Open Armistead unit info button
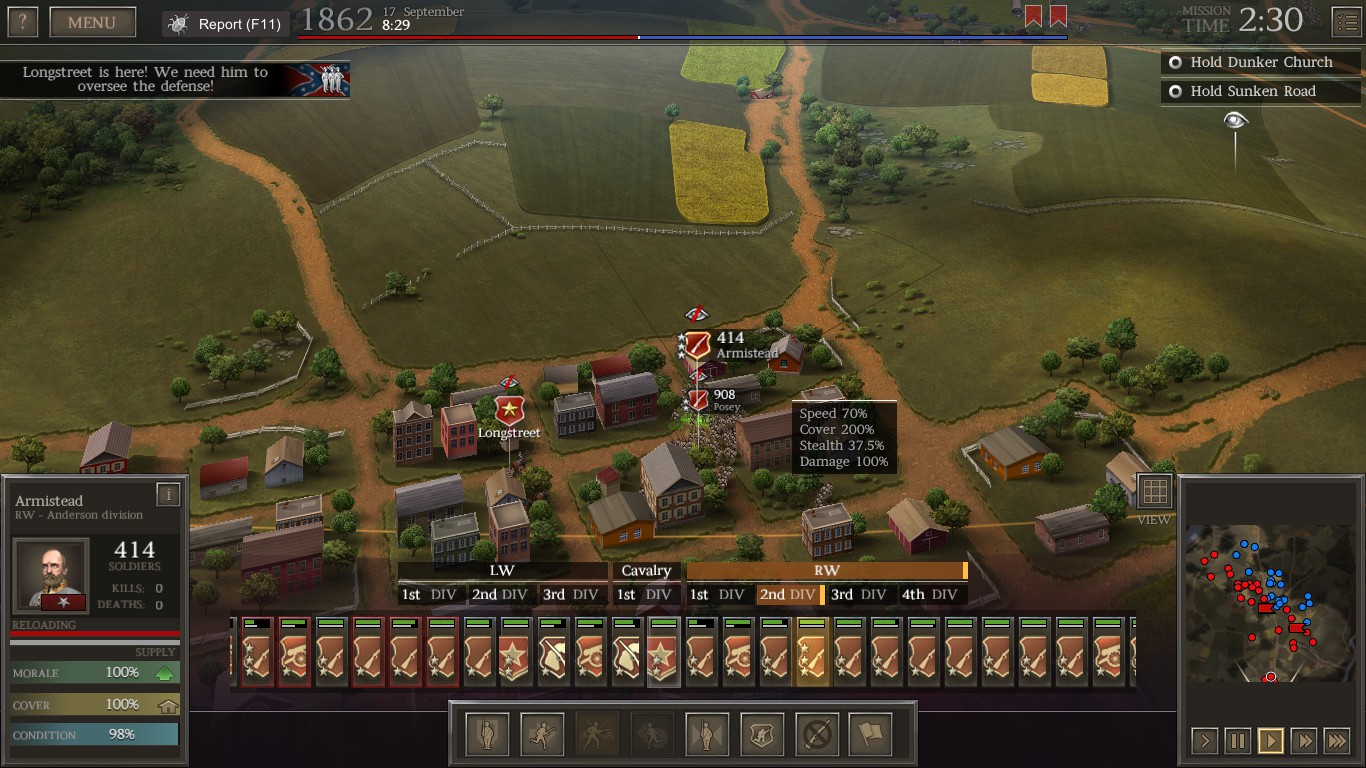1366x768 pixels. [x=168, y=493]
